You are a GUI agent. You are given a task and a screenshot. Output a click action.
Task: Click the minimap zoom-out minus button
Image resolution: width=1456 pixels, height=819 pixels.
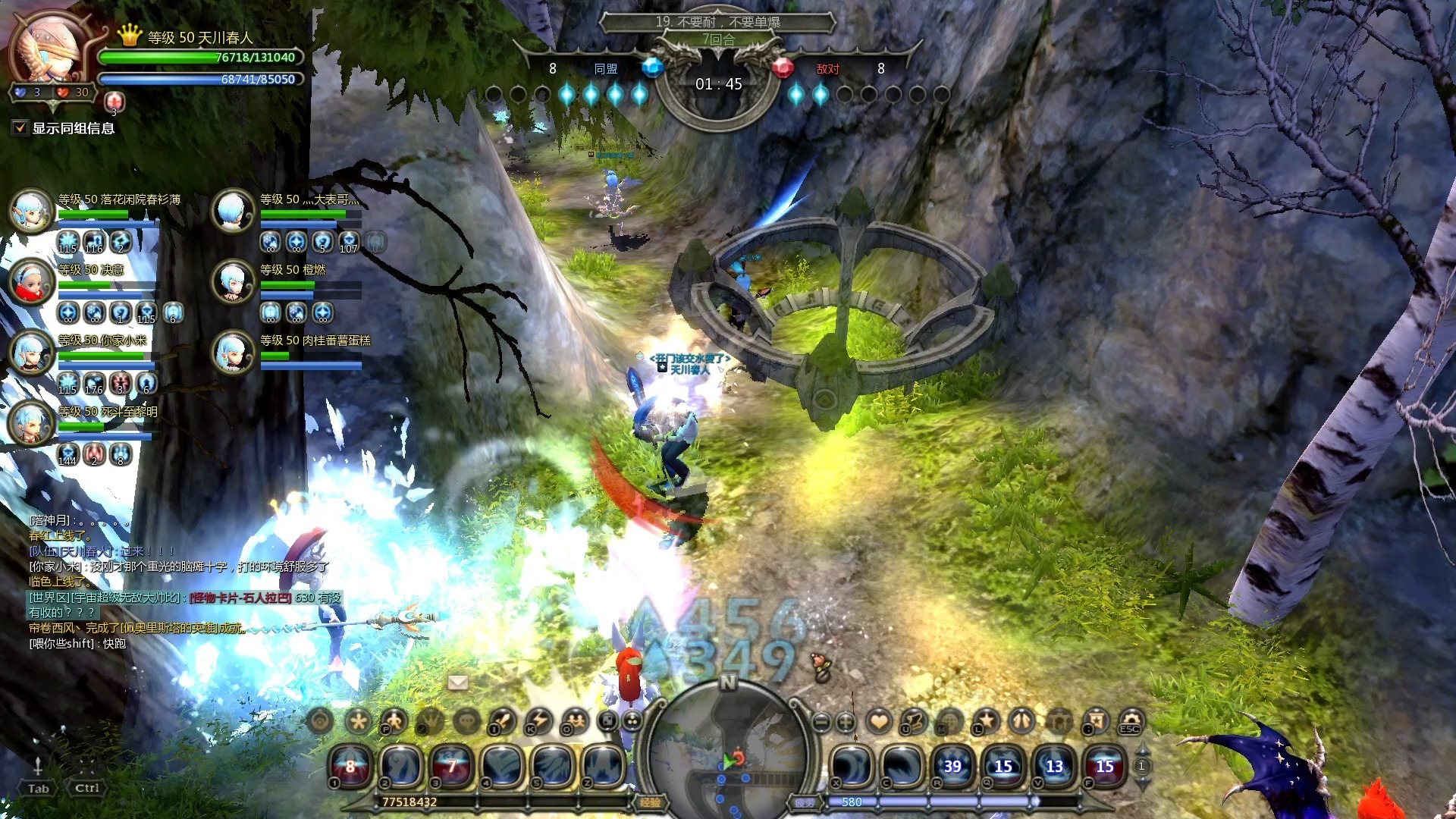point(821,721)
